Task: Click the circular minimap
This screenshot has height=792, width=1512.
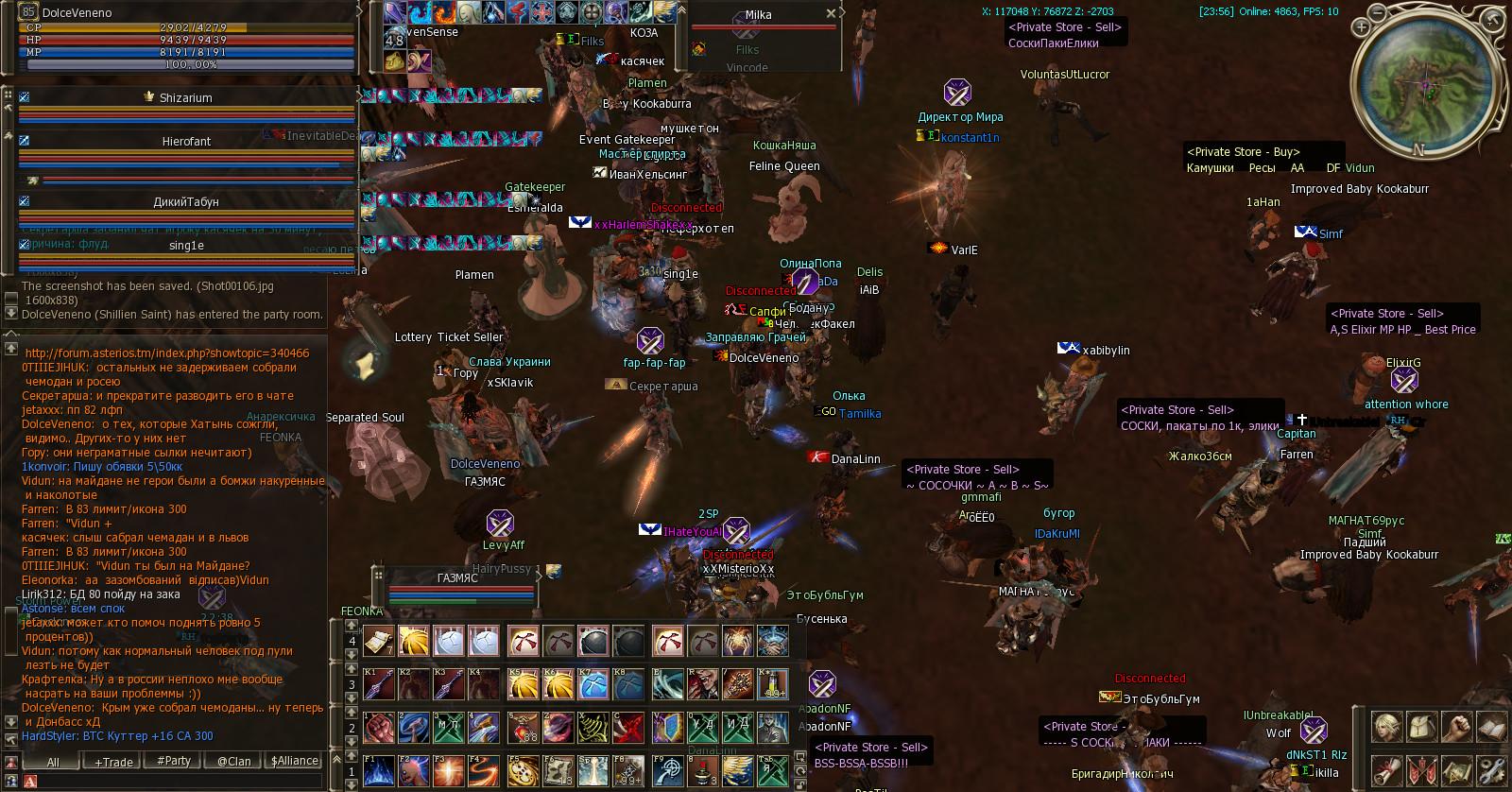Action: click(x=1425, y=87)
